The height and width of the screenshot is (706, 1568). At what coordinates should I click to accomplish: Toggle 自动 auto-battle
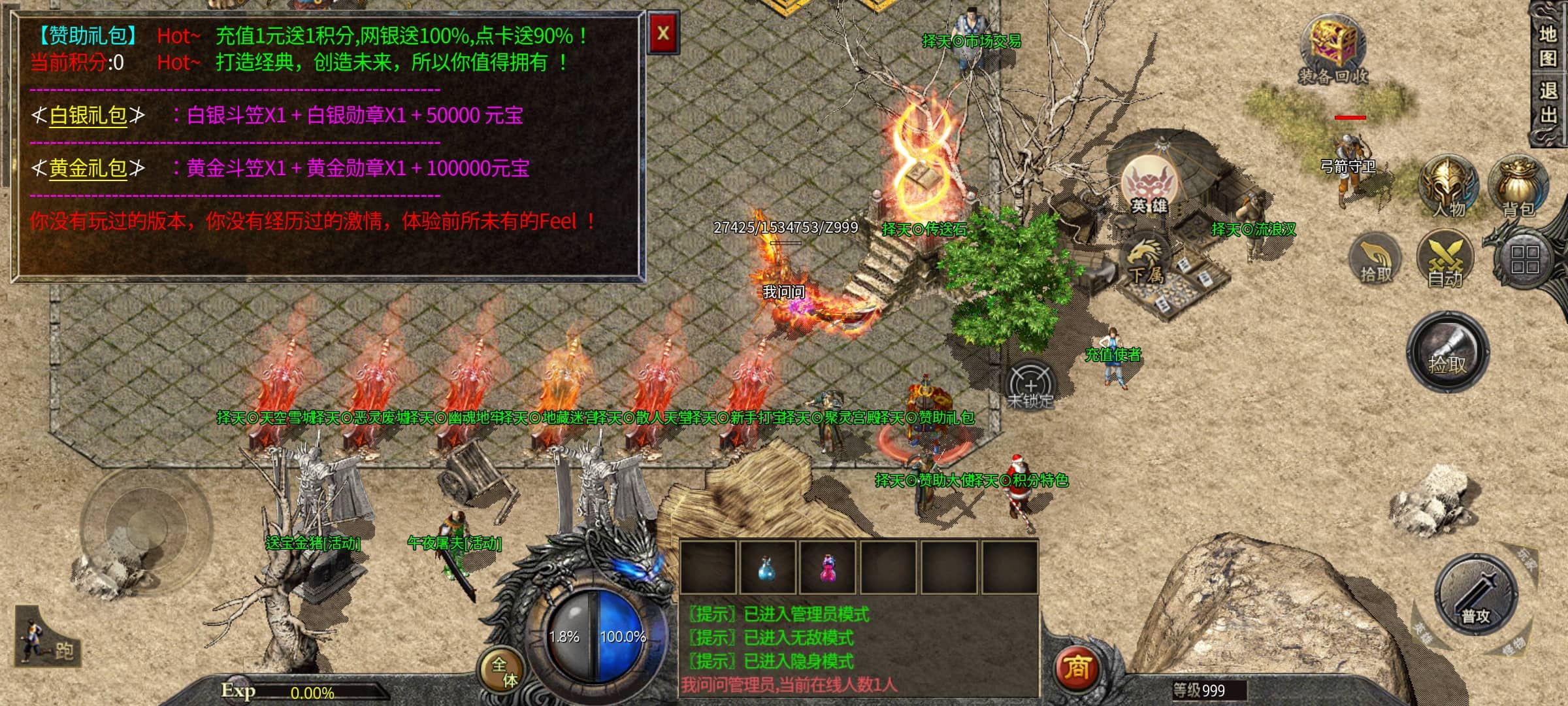[x=1445, y=260]
